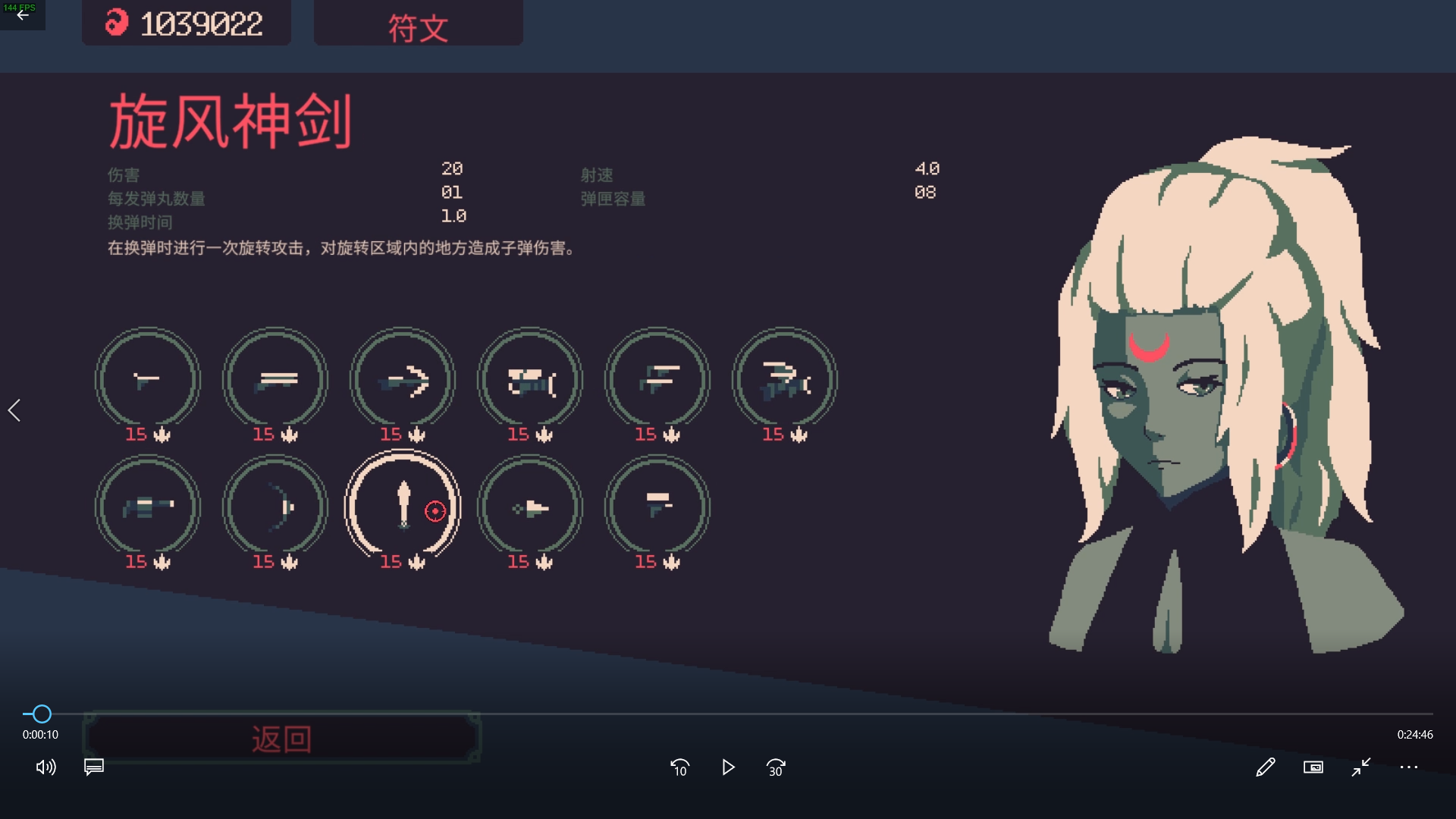
Task: Select the bow weapon icon
Action: [275, 508]
